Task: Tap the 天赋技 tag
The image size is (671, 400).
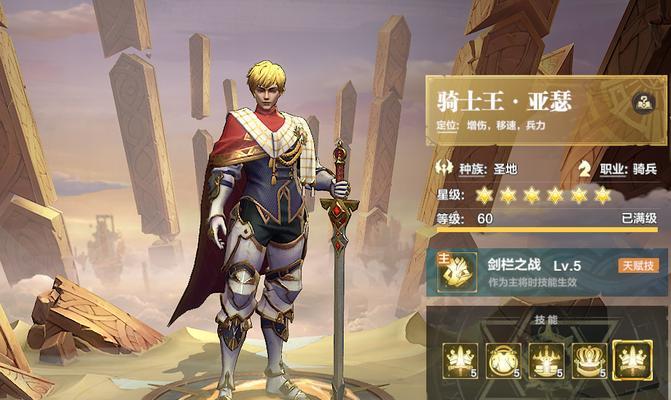Action: pos(637,265)
